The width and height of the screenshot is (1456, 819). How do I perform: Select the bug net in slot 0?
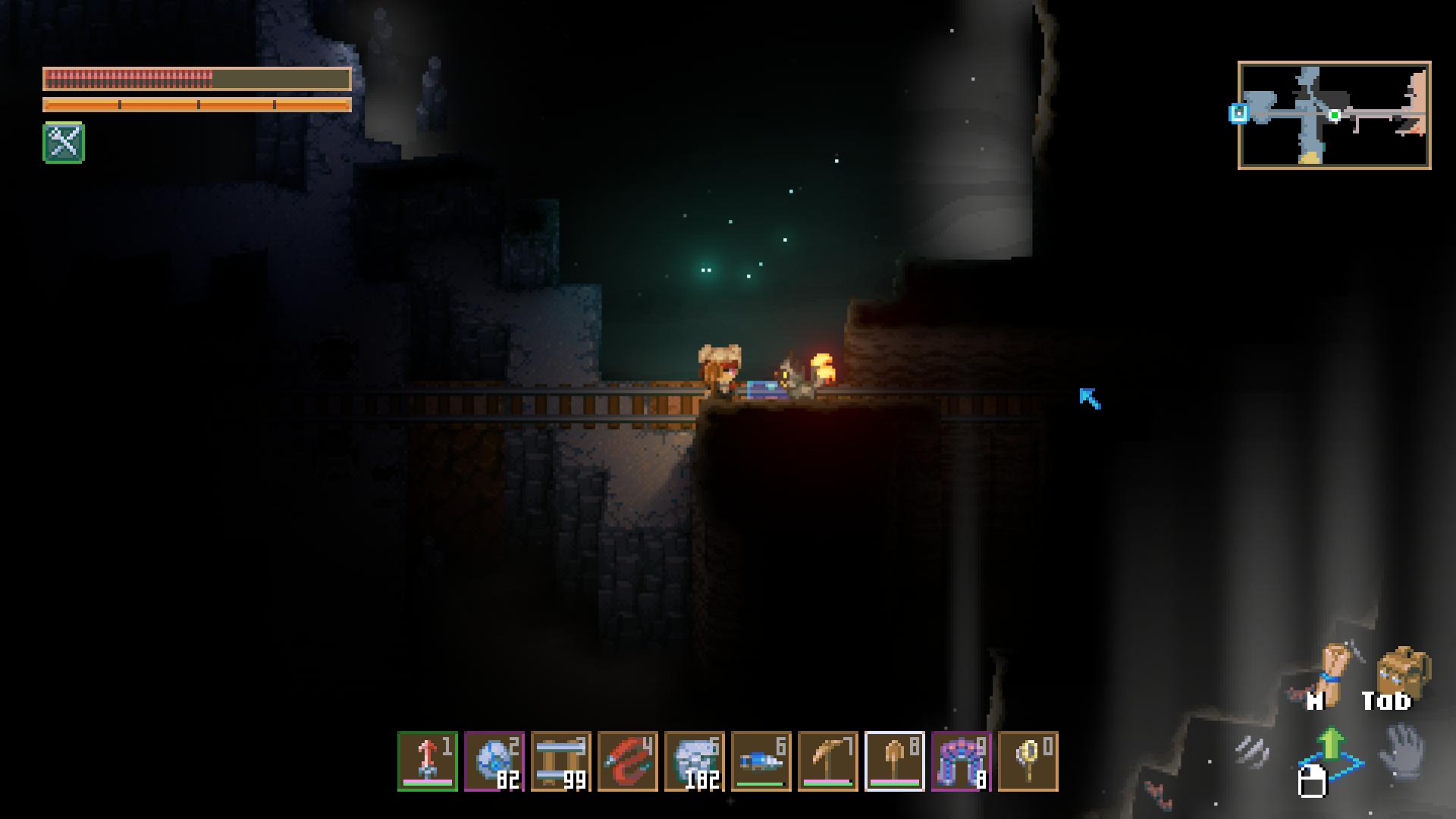tap(1028, 761)
